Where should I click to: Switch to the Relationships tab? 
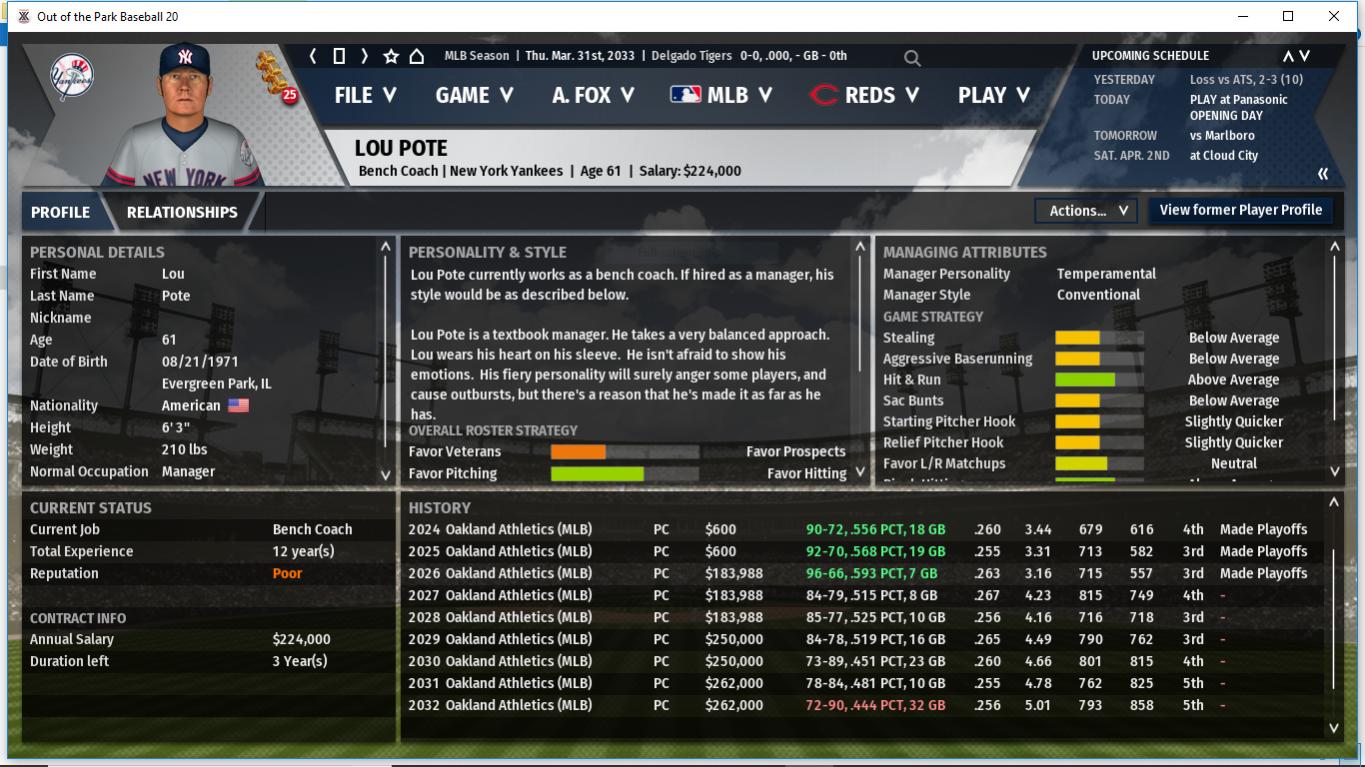coord(182,212)
